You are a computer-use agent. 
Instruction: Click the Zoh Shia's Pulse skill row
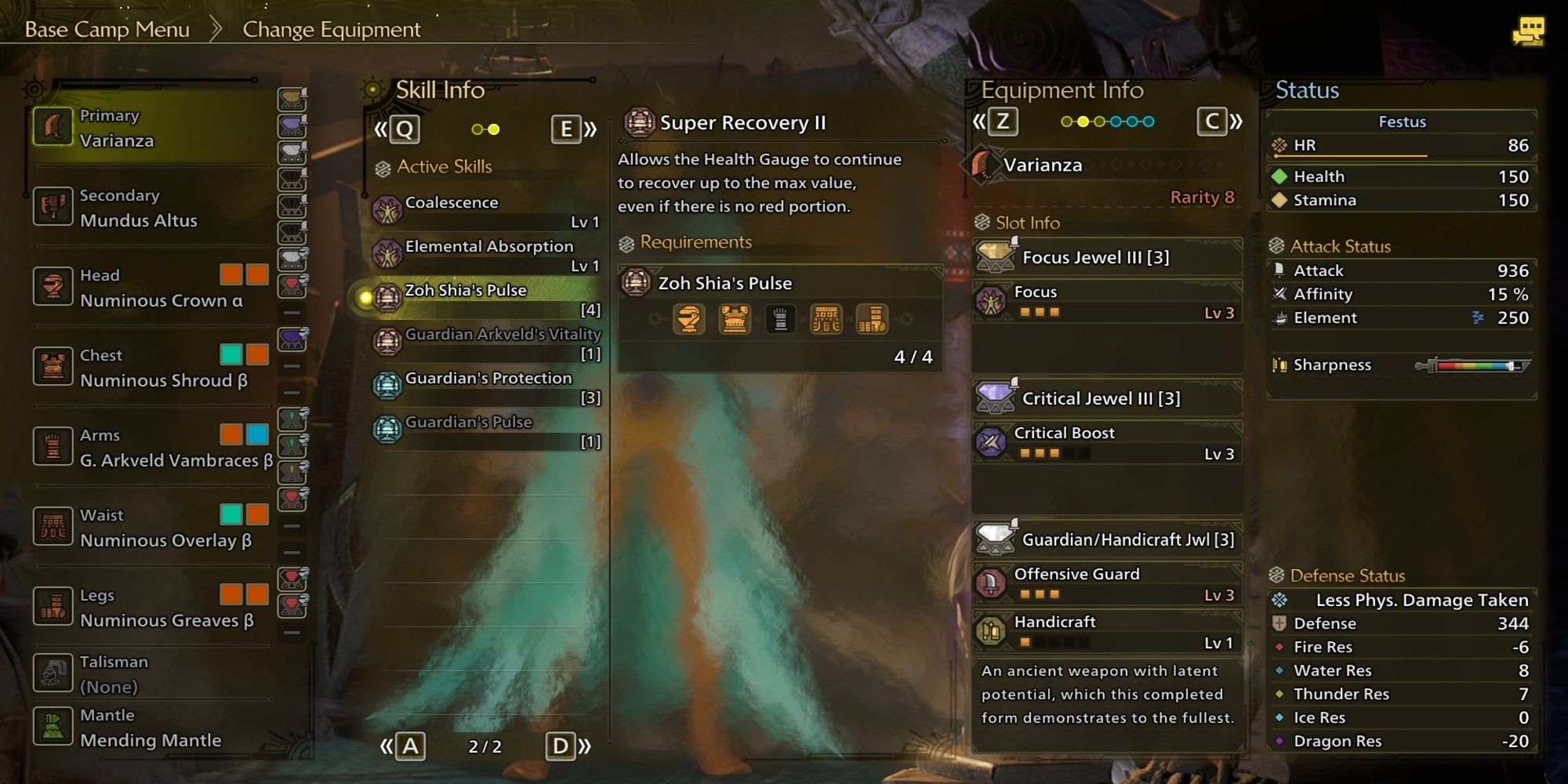tap(486, 298)
